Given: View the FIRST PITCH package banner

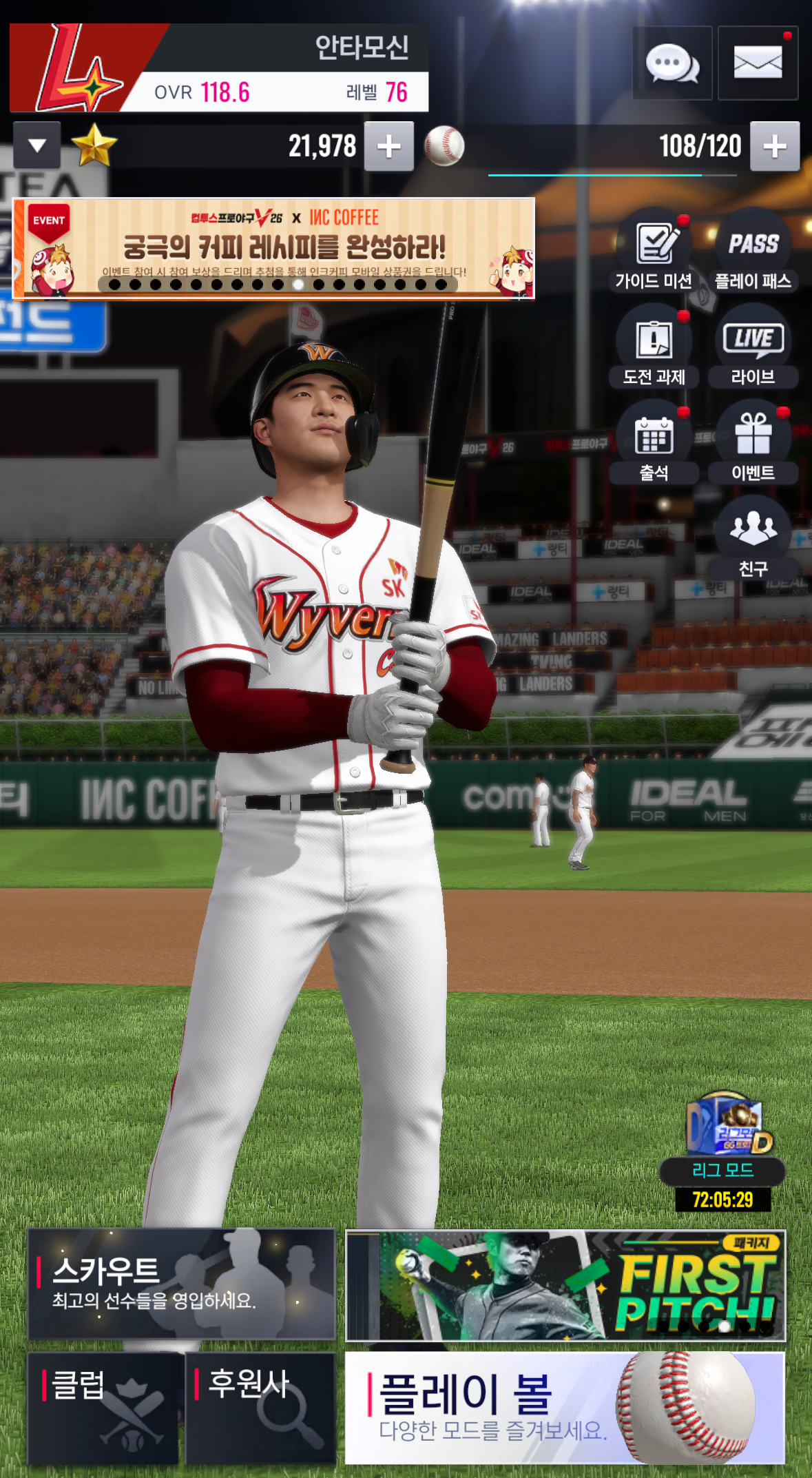Looking at the screenshot, I should coord(565,1286).
